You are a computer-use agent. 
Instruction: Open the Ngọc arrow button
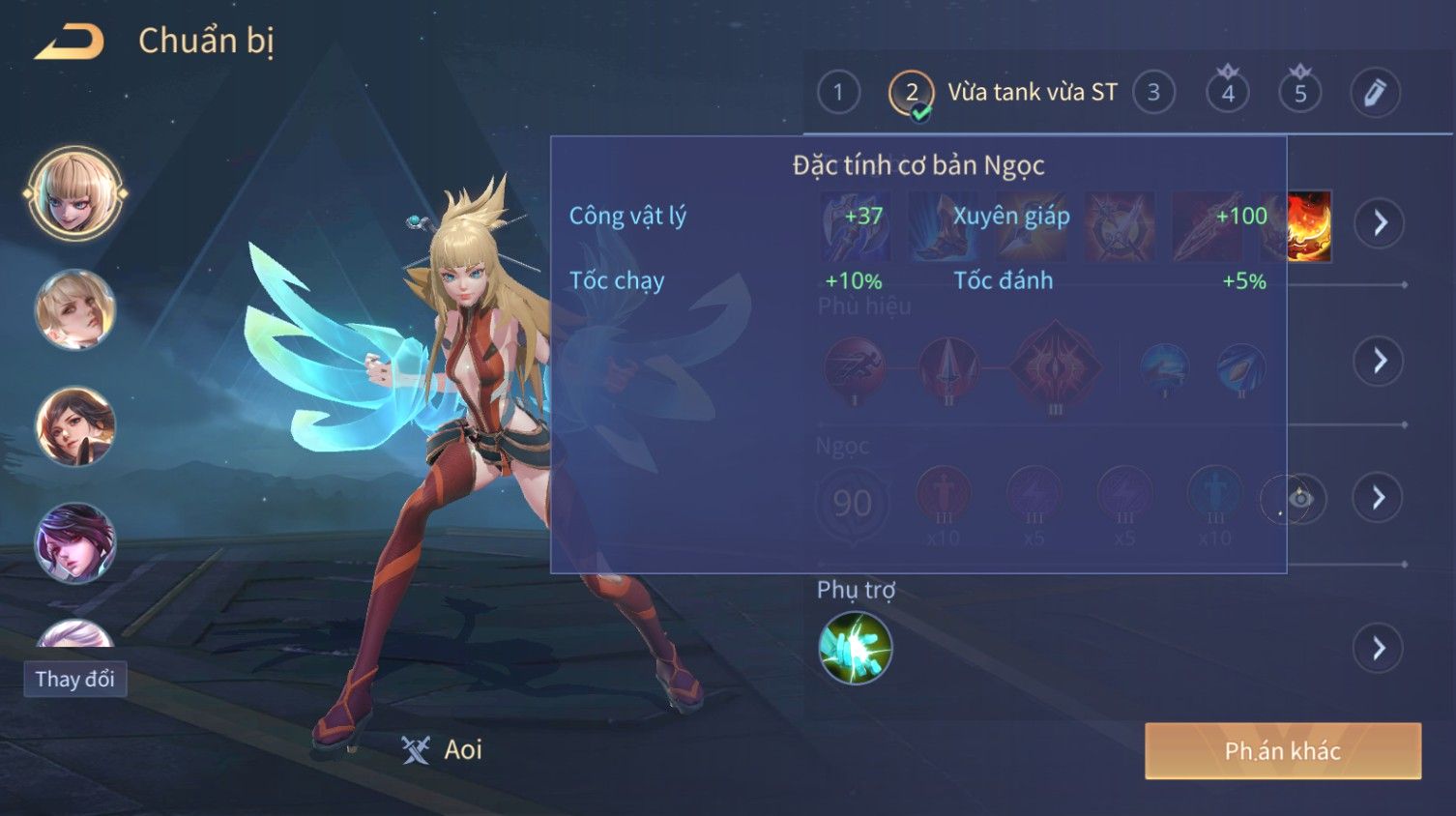click(1380, 498)
